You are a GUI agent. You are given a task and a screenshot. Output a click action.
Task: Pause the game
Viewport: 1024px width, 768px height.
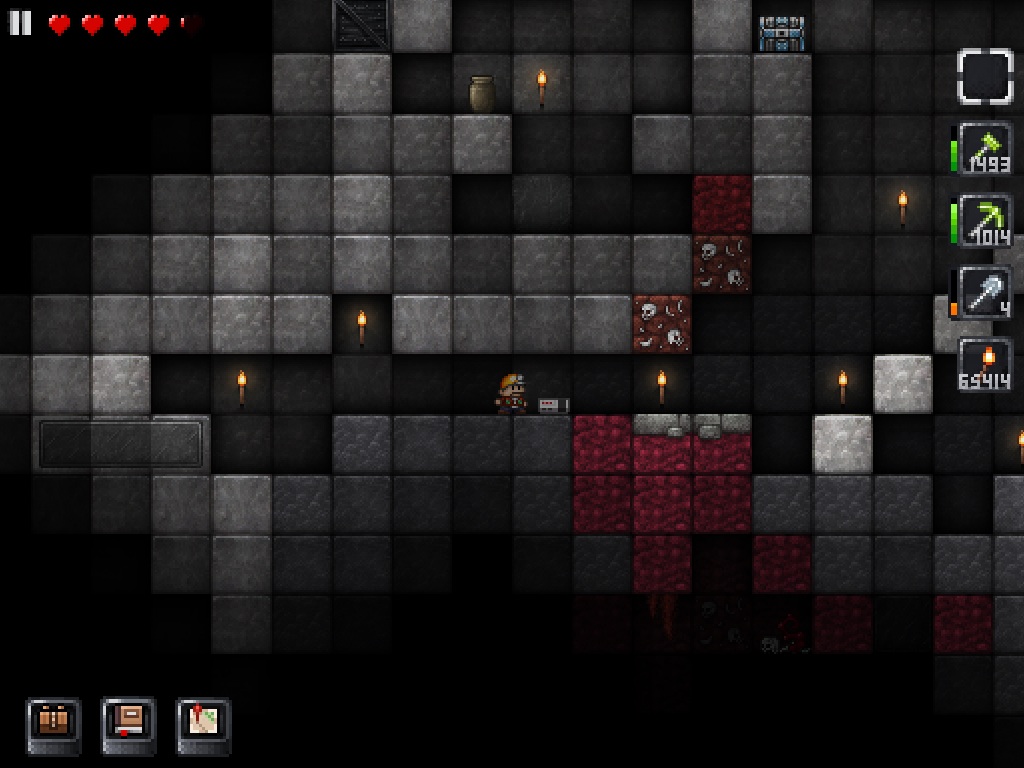pos(20,23)
